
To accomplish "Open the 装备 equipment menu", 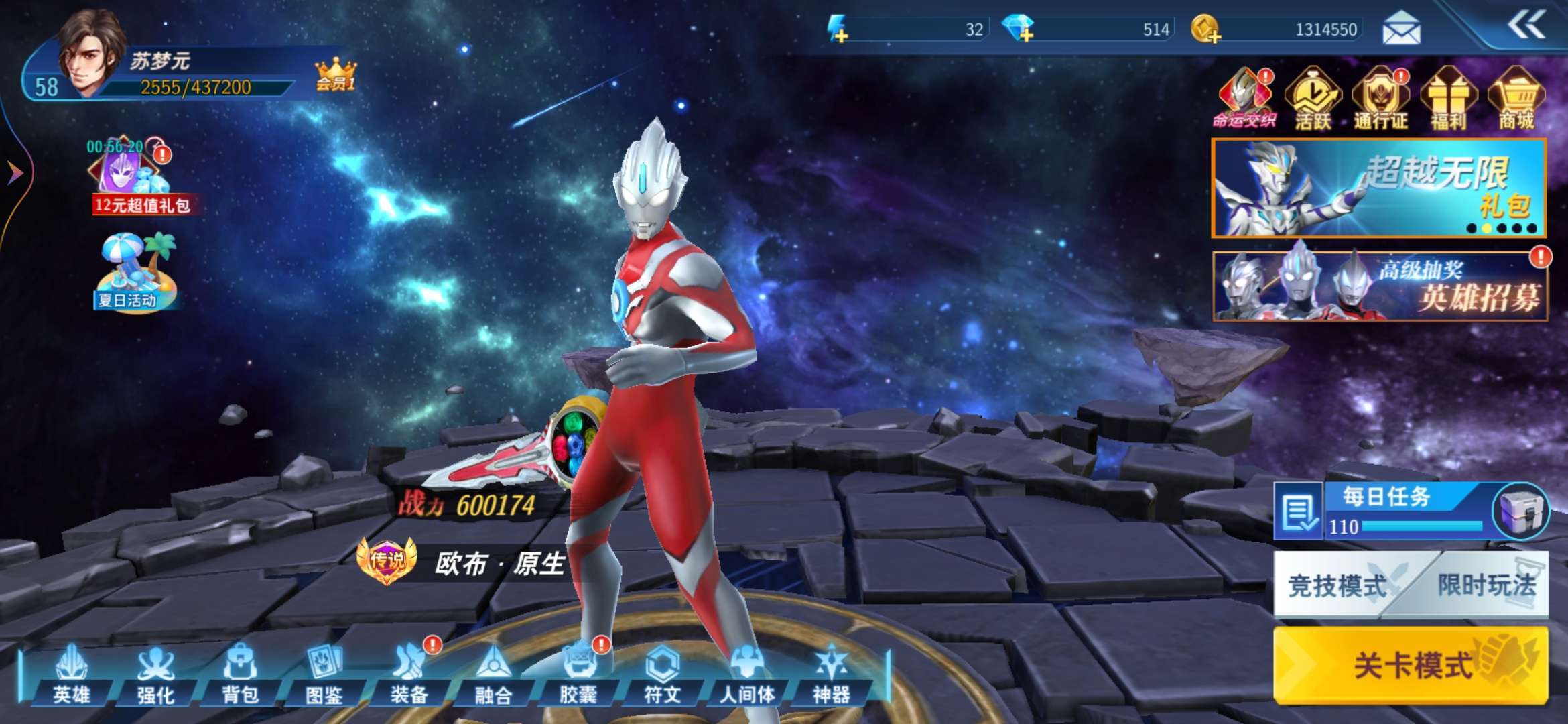I will point(409,674).
